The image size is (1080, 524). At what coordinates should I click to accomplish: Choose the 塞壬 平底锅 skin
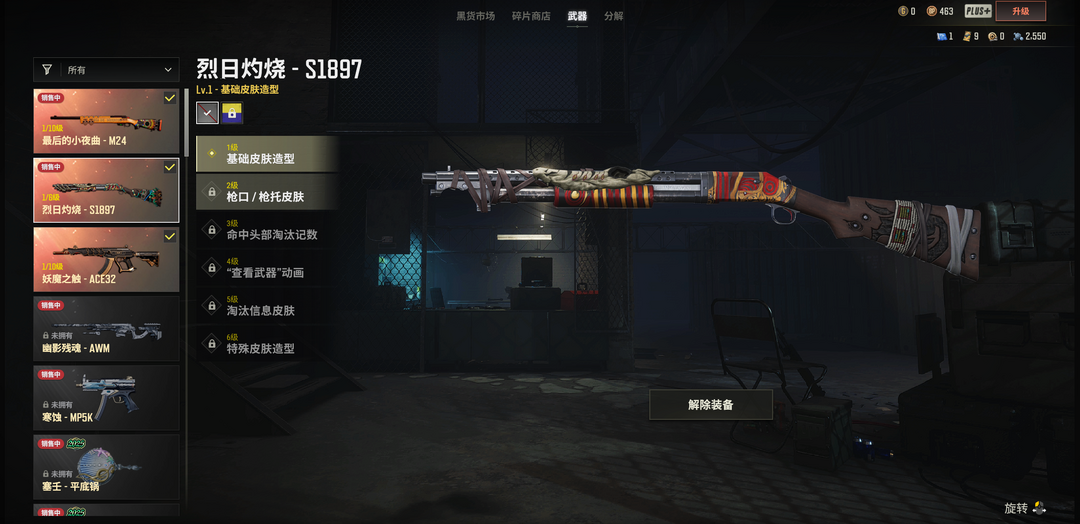coord(106,466)
